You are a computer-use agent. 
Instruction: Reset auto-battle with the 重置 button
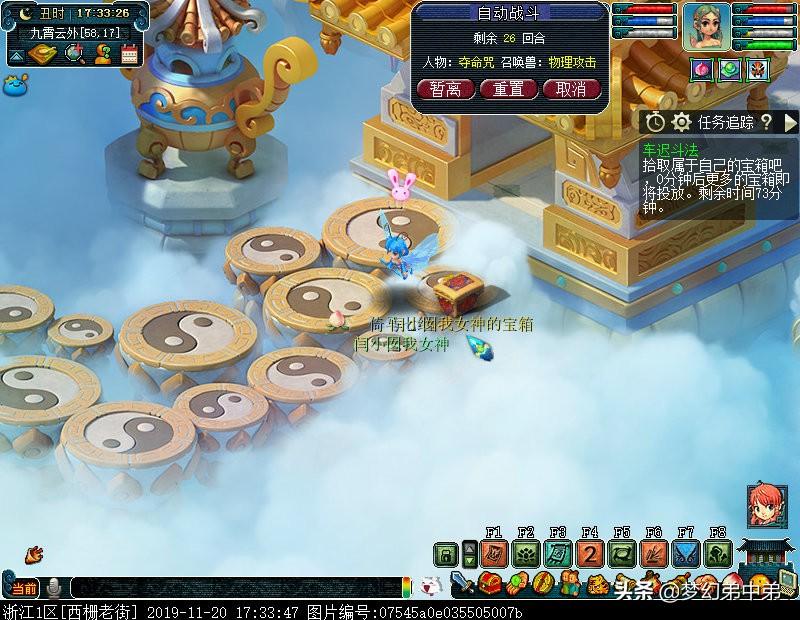pos(508,89)
